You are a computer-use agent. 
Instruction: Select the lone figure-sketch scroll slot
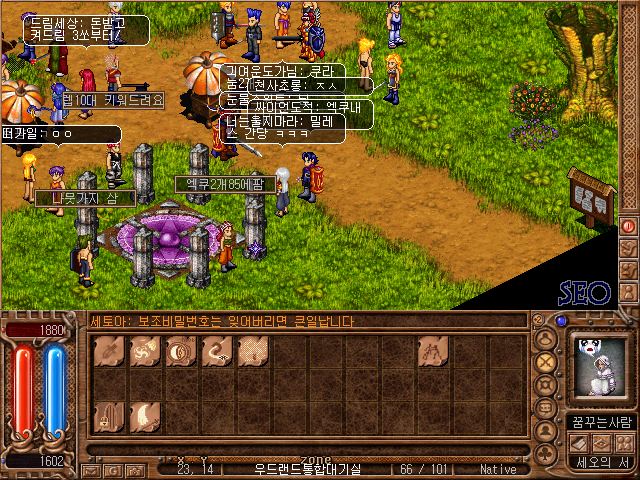click(434, 352)
